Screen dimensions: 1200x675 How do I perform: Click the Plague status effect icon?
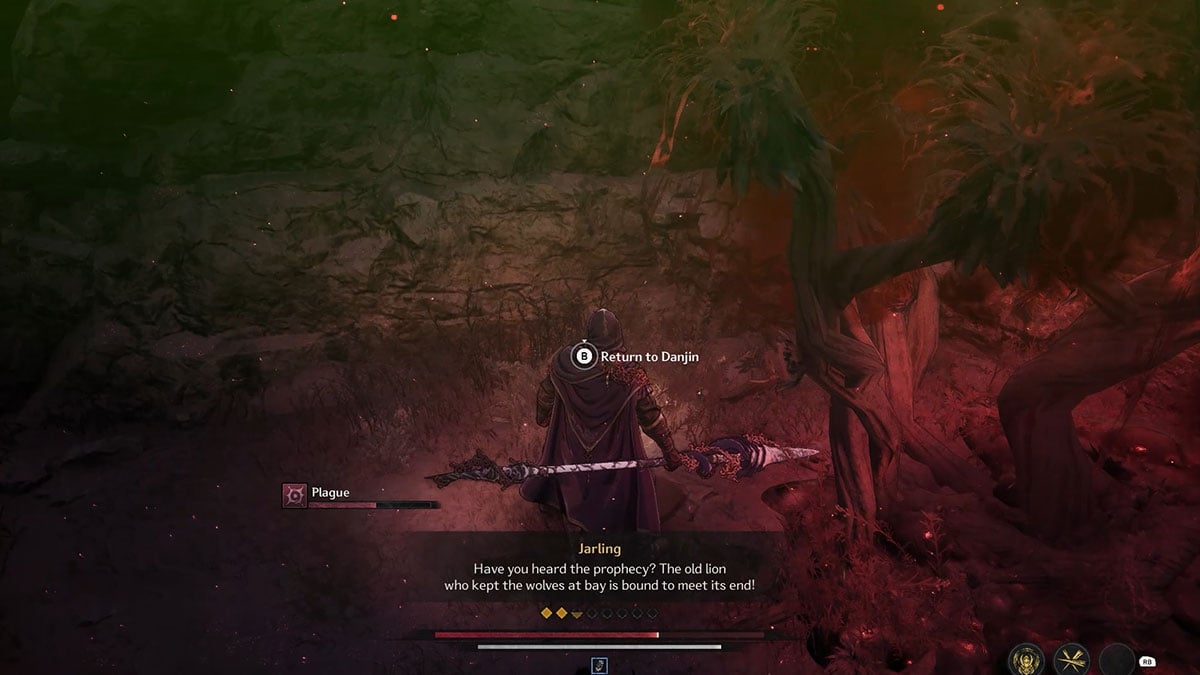click(x=295, y=494)
